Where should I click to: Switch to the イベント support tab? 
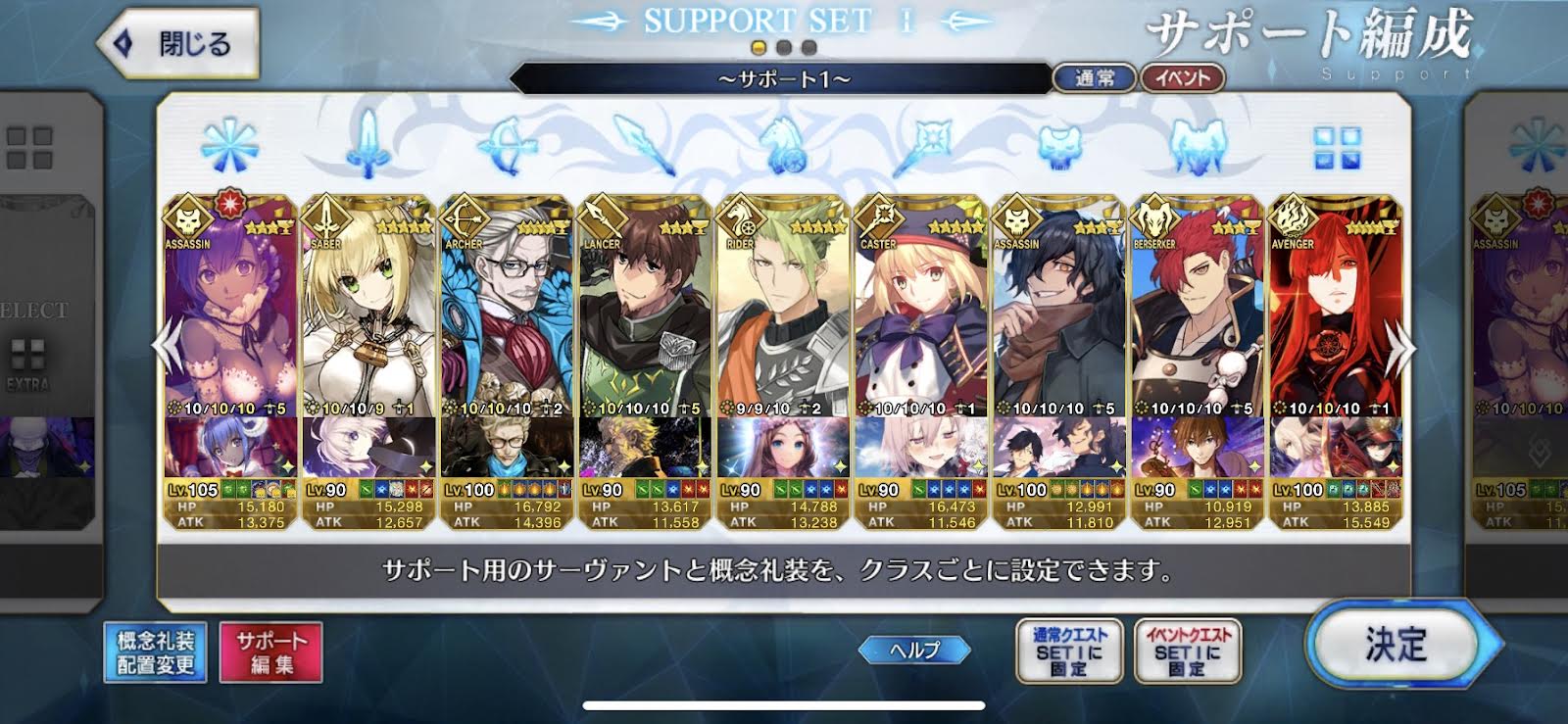(x=1182, y=78)
